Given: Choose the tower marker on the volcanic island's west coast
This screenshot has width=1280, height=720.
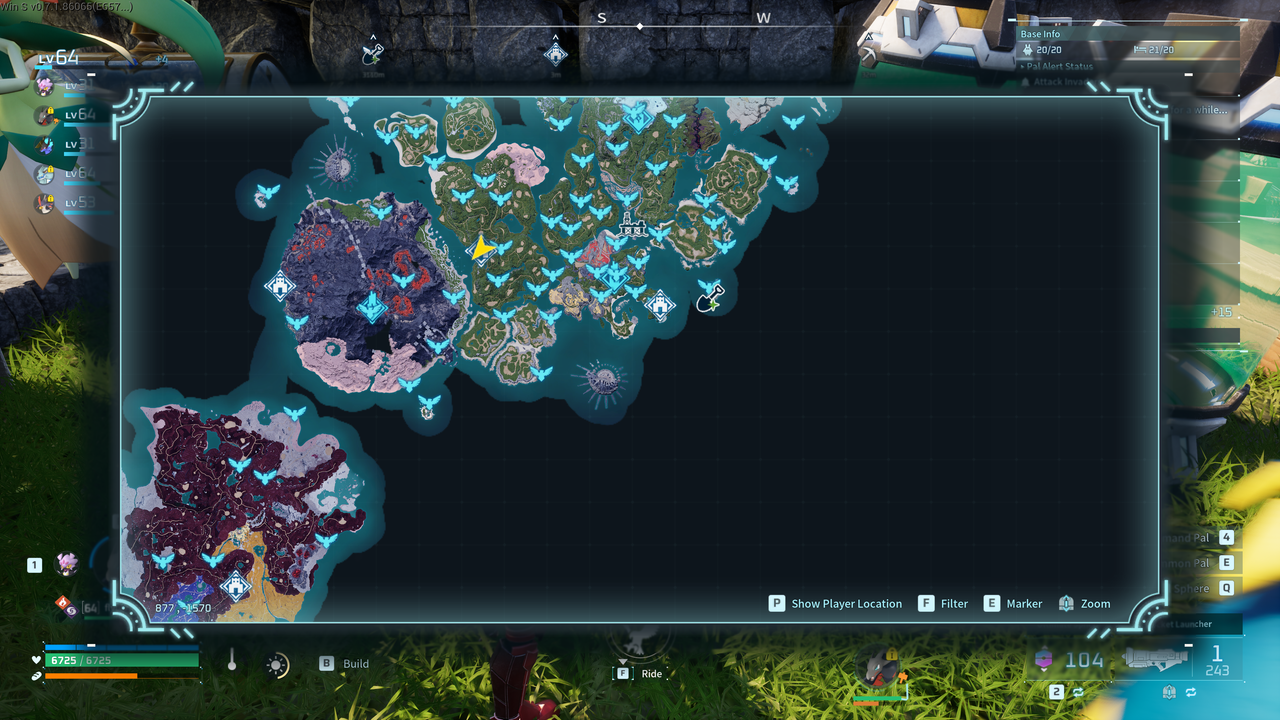Looking at the screenshot, I should tap(280, 286).
